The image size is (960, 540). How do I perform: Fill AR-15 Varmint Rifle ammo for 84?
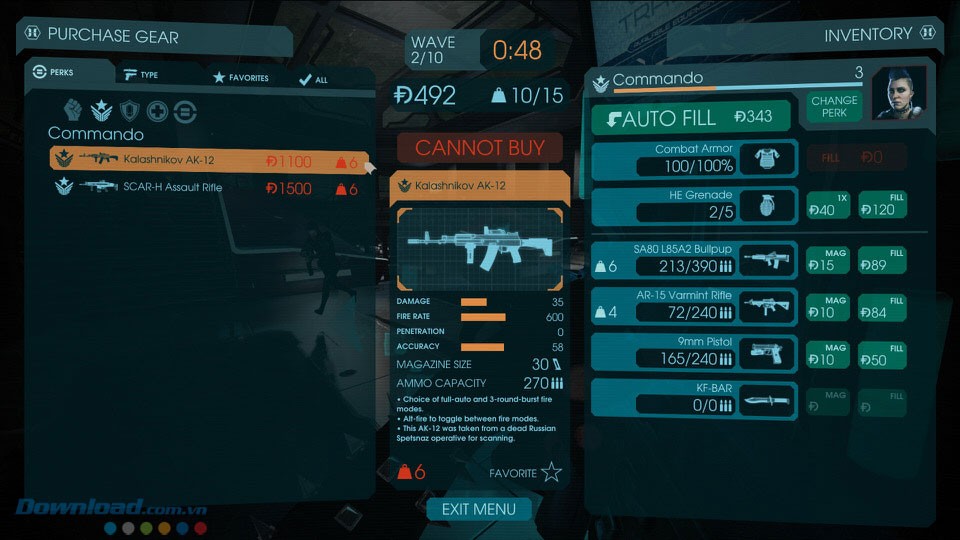point(881,307)
